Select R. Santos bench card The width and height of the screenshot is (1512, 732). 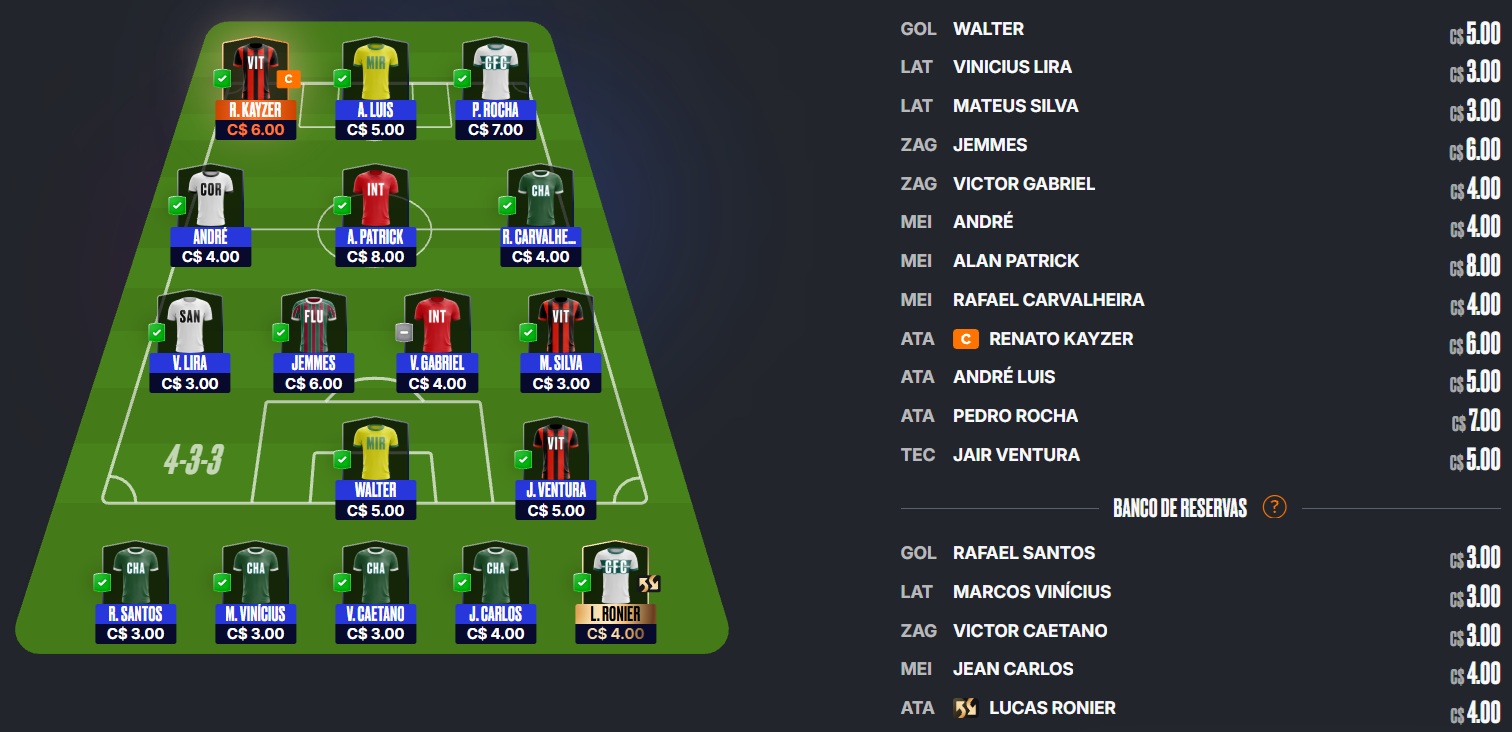tap(135, 592)
